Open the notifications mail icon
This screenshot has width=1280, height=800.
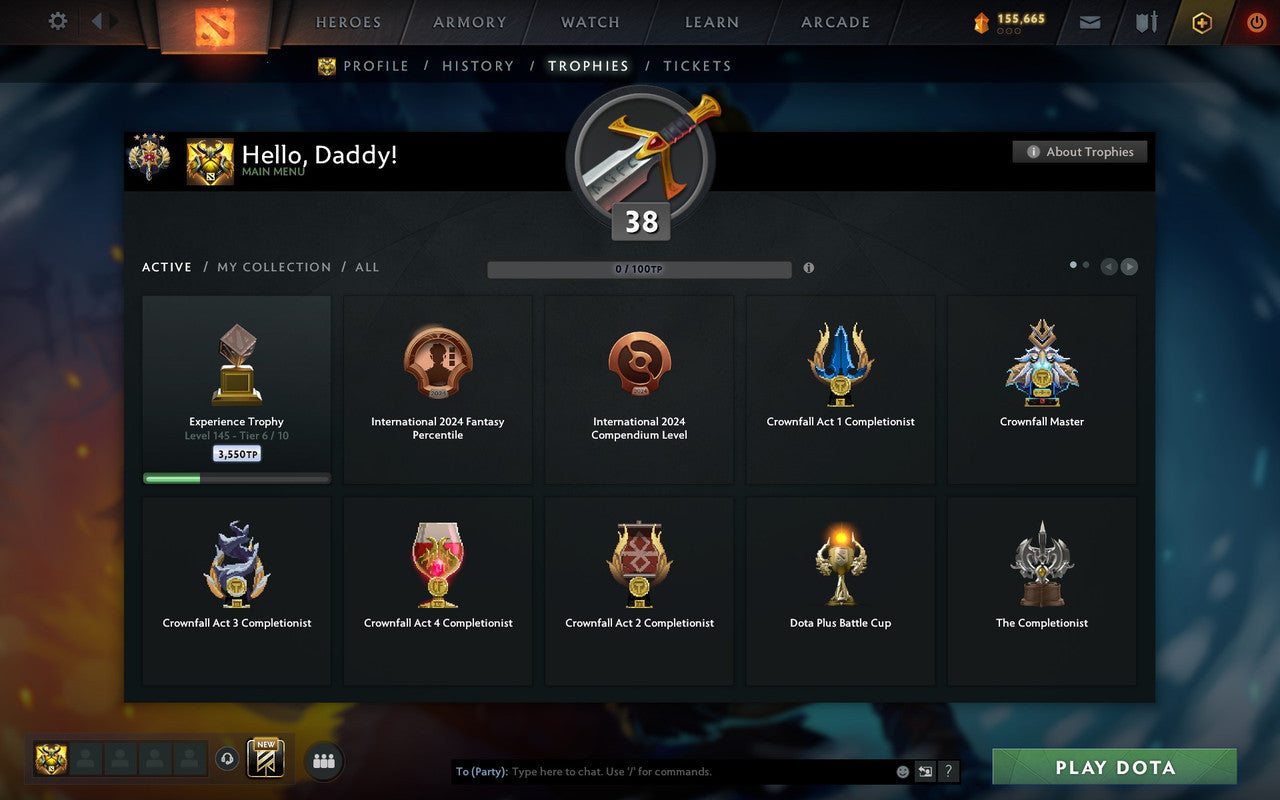pyautogui.click(x=1089, y=22)
